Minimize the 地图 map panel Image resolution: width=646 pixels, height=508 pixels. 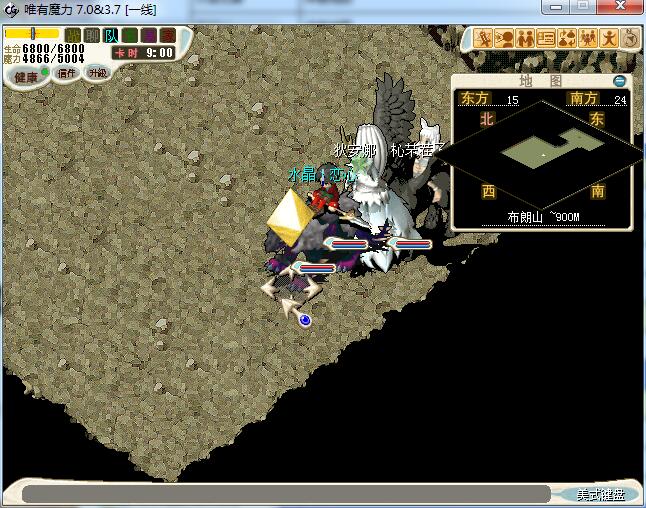coord(620,80)
